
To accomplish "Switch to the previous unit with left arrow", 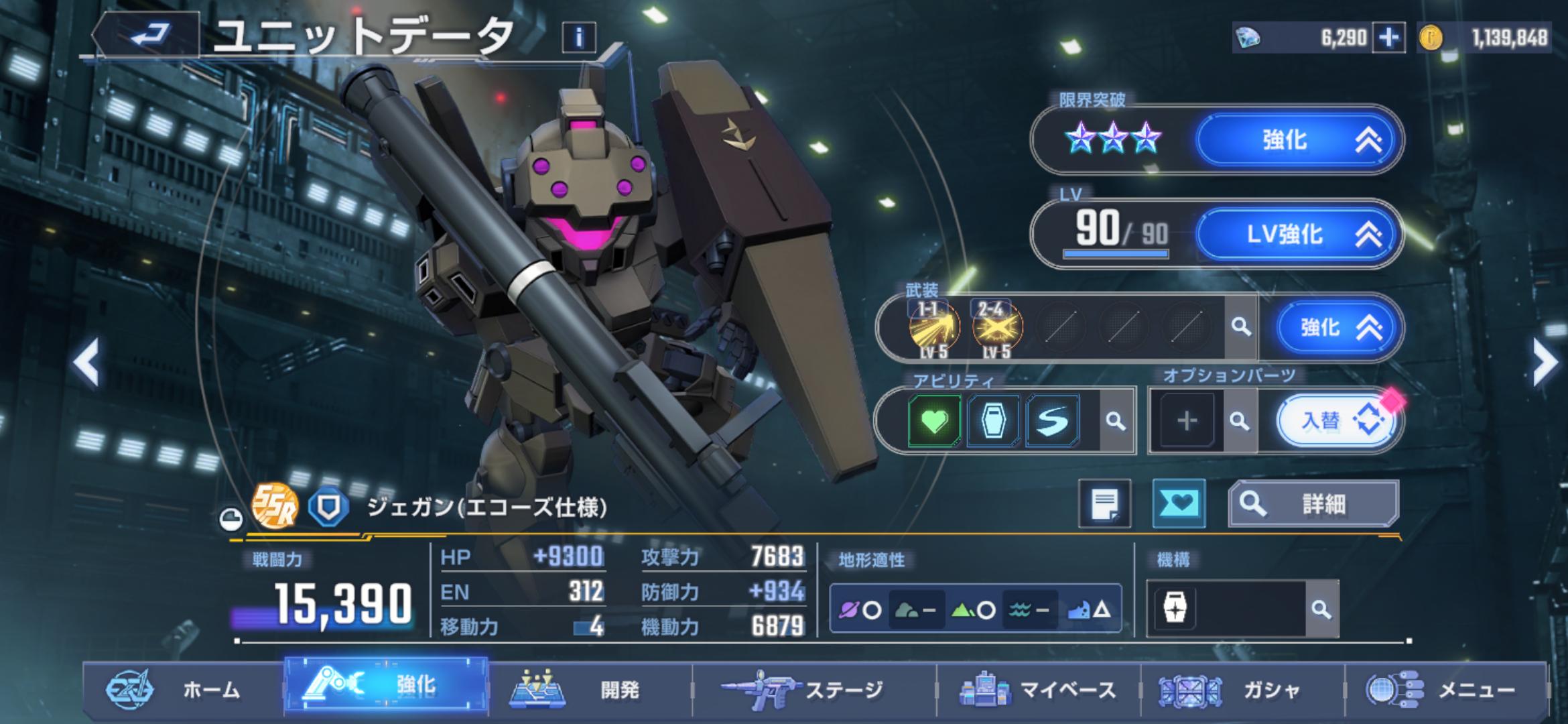I will coord(87,362).
